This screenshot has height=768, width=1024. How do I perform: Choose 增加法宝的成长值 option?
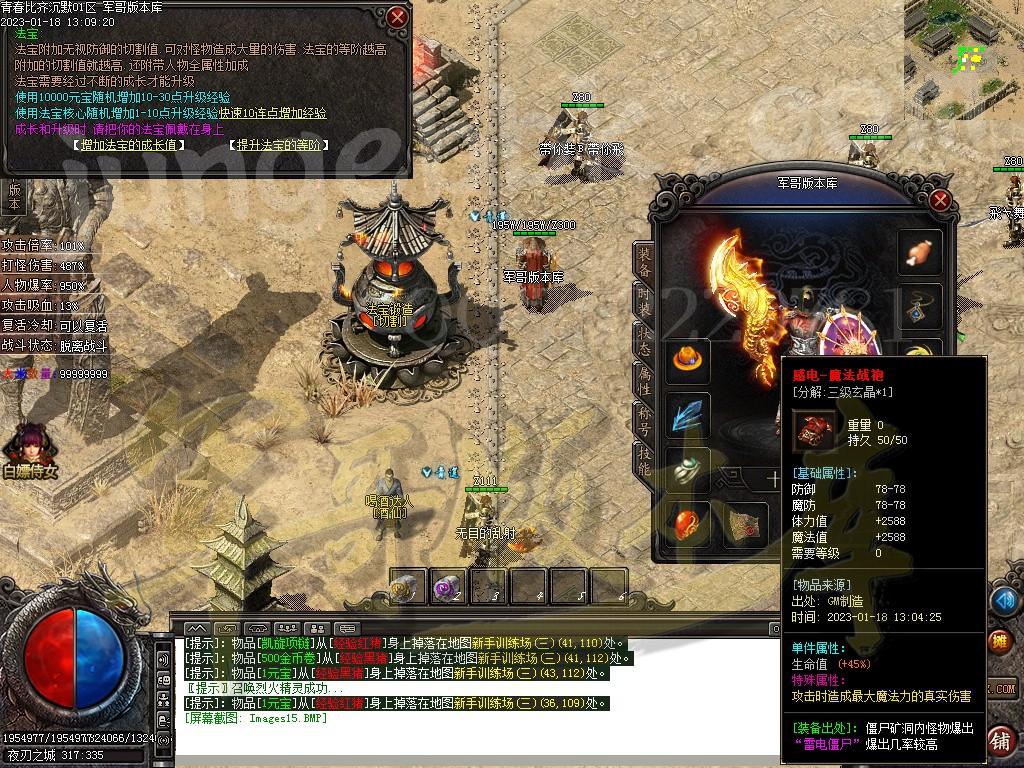(130, 145)
